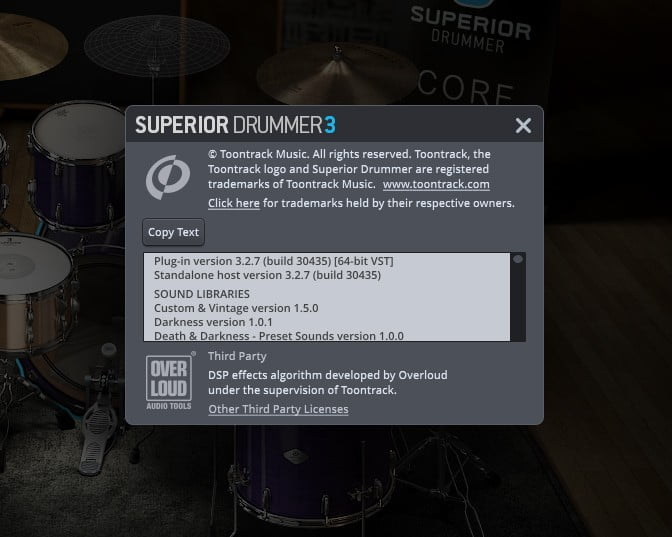The height and width of the screenshot is (537, 672).
Task: Click the version info scrollbar handle
Action: point(518,259)
